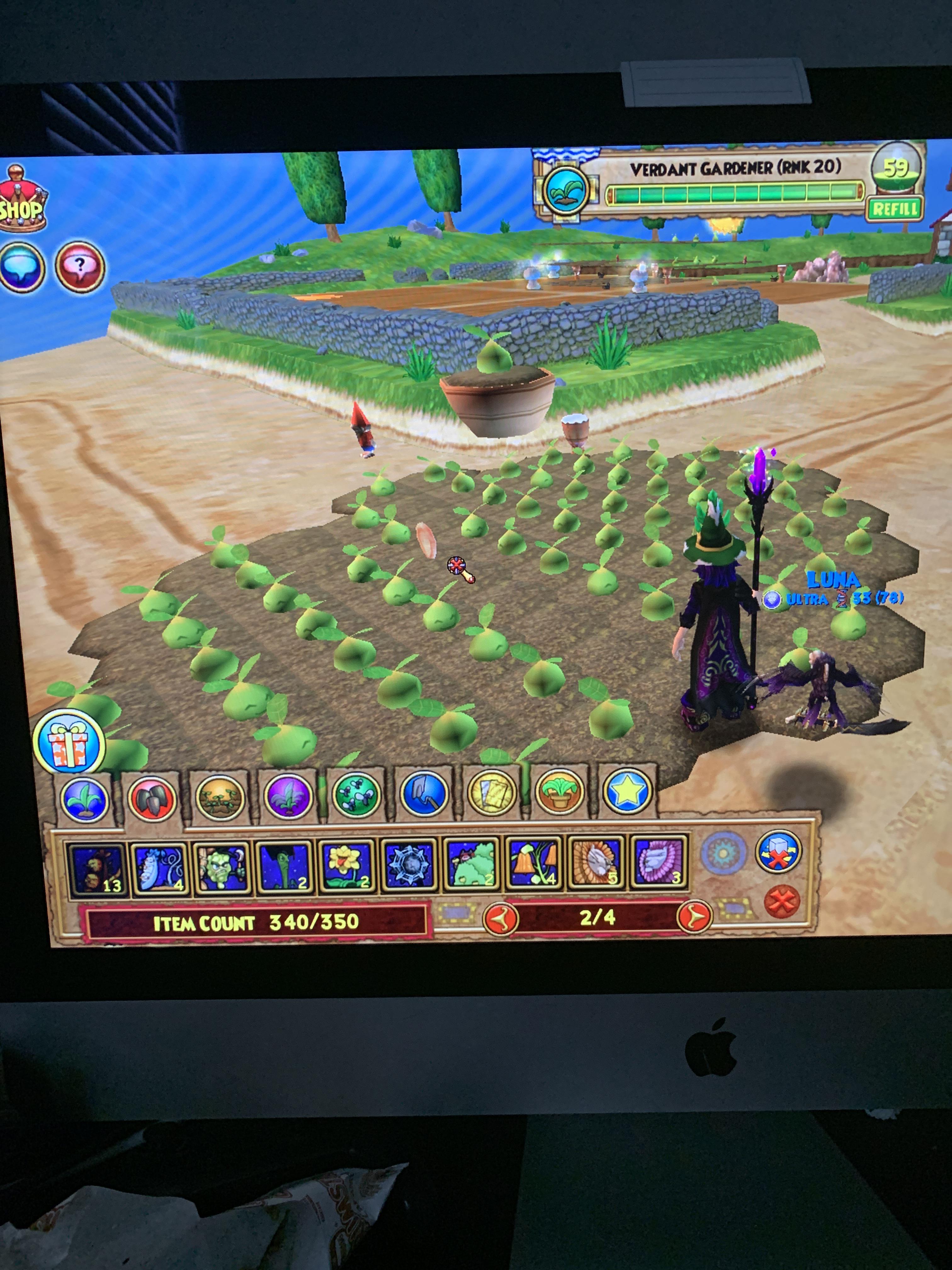Go back a seed page with left arrow
952x1270 pixels.
(500, 918)
